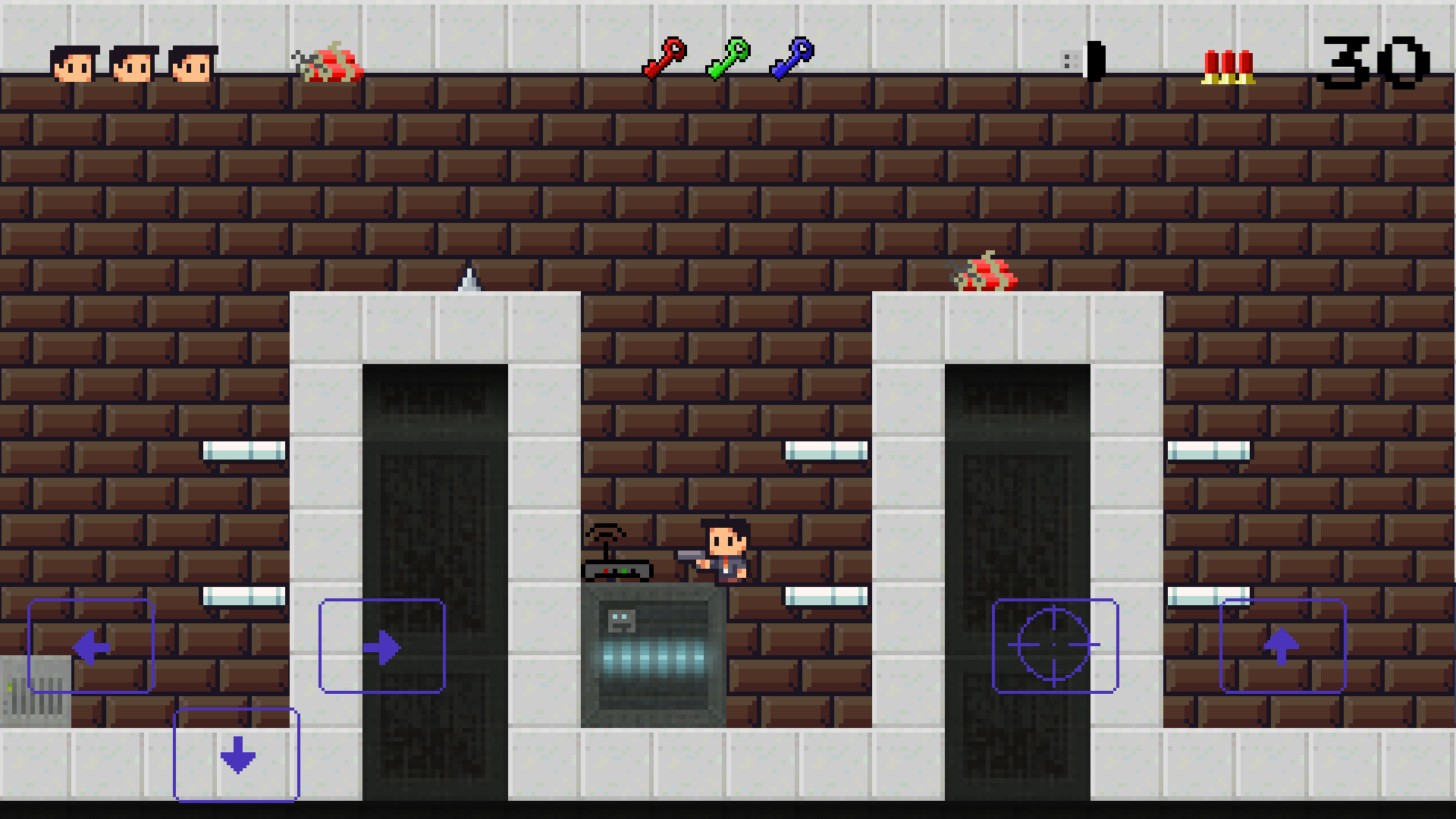Tap the crosshair fire button
This screenshot has width=1456, height=819.
(1053, 646)
